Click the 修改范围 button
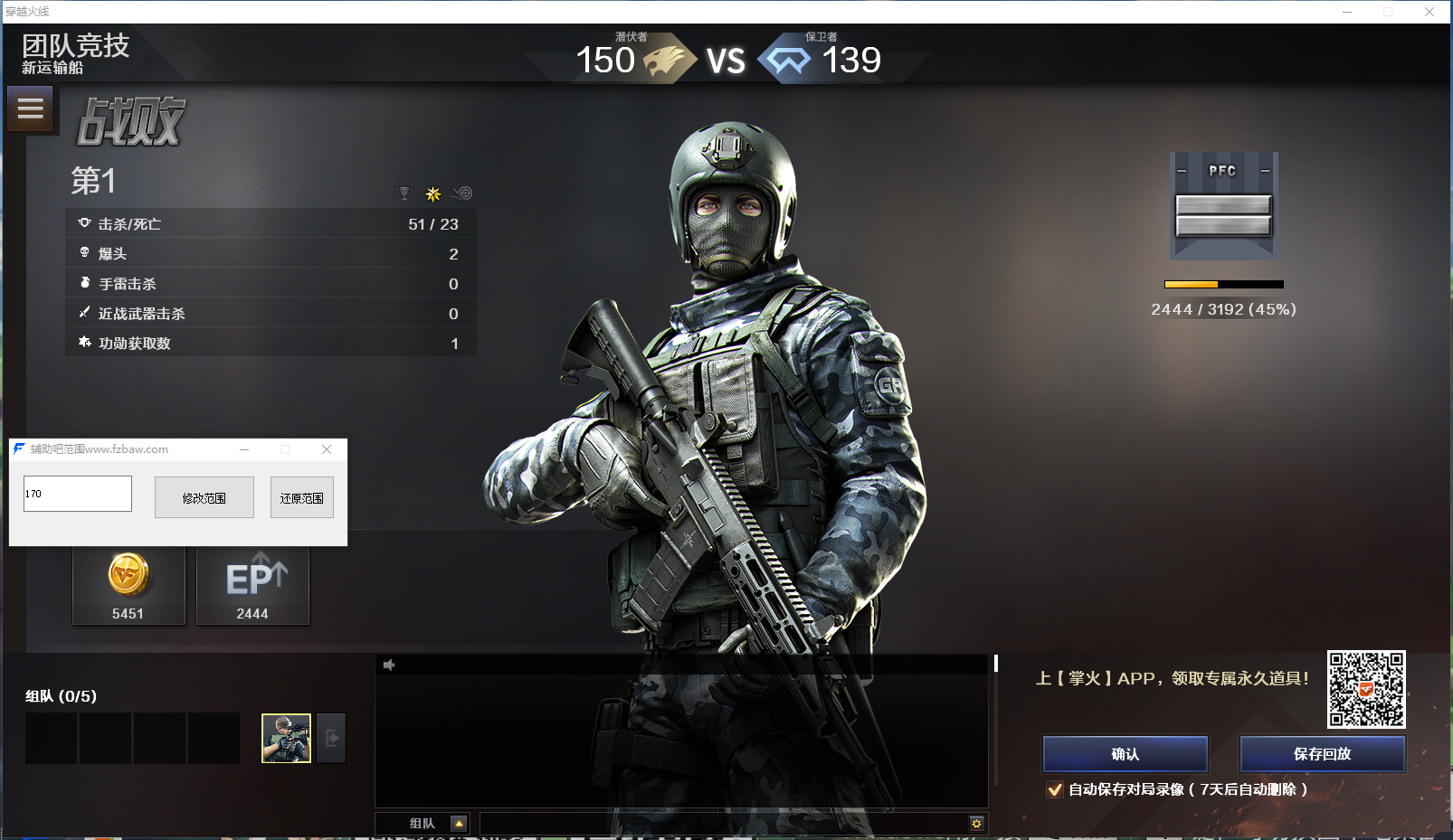This screenshot has height=840, width=1453. tap(204, 498)
